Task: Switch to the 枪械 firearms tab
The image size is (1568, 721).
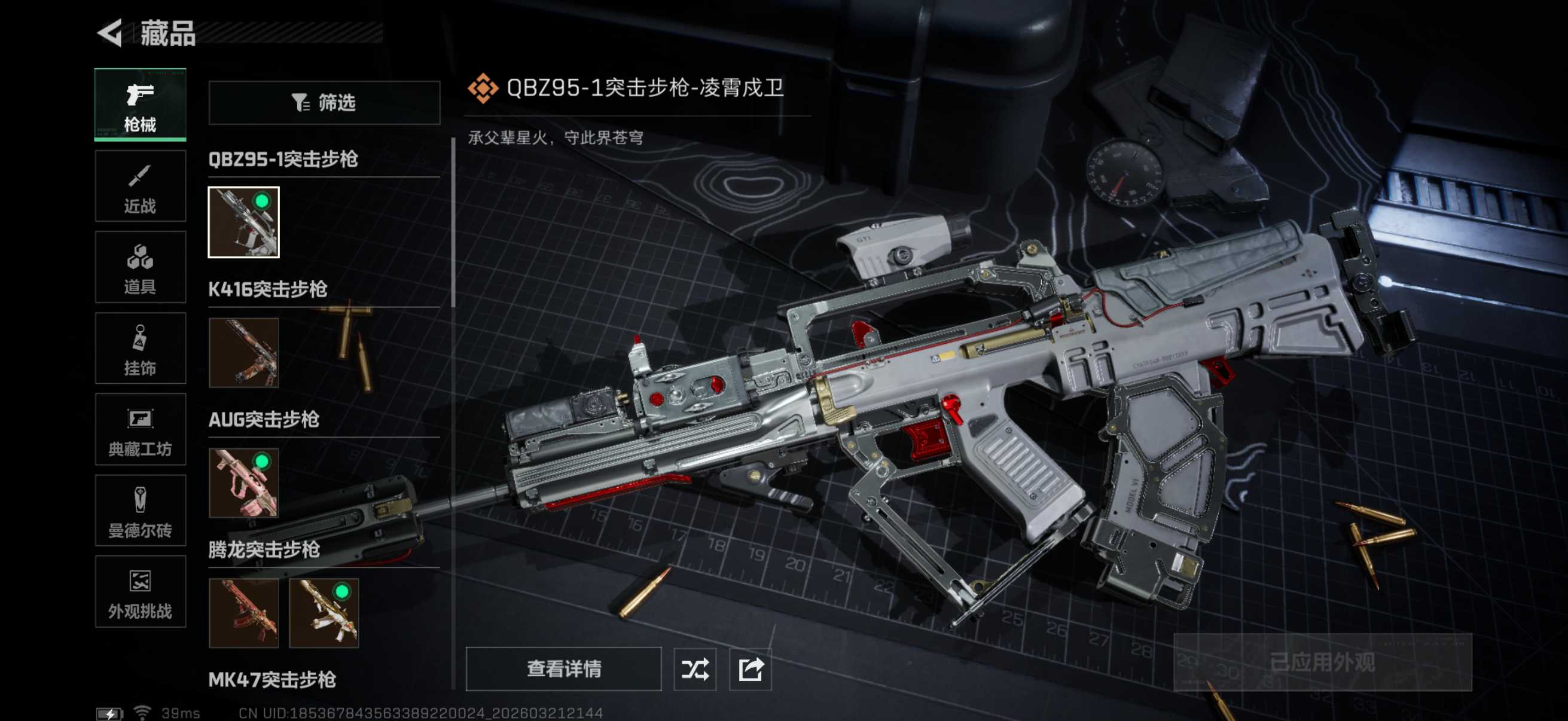Action: click(140, 105)
